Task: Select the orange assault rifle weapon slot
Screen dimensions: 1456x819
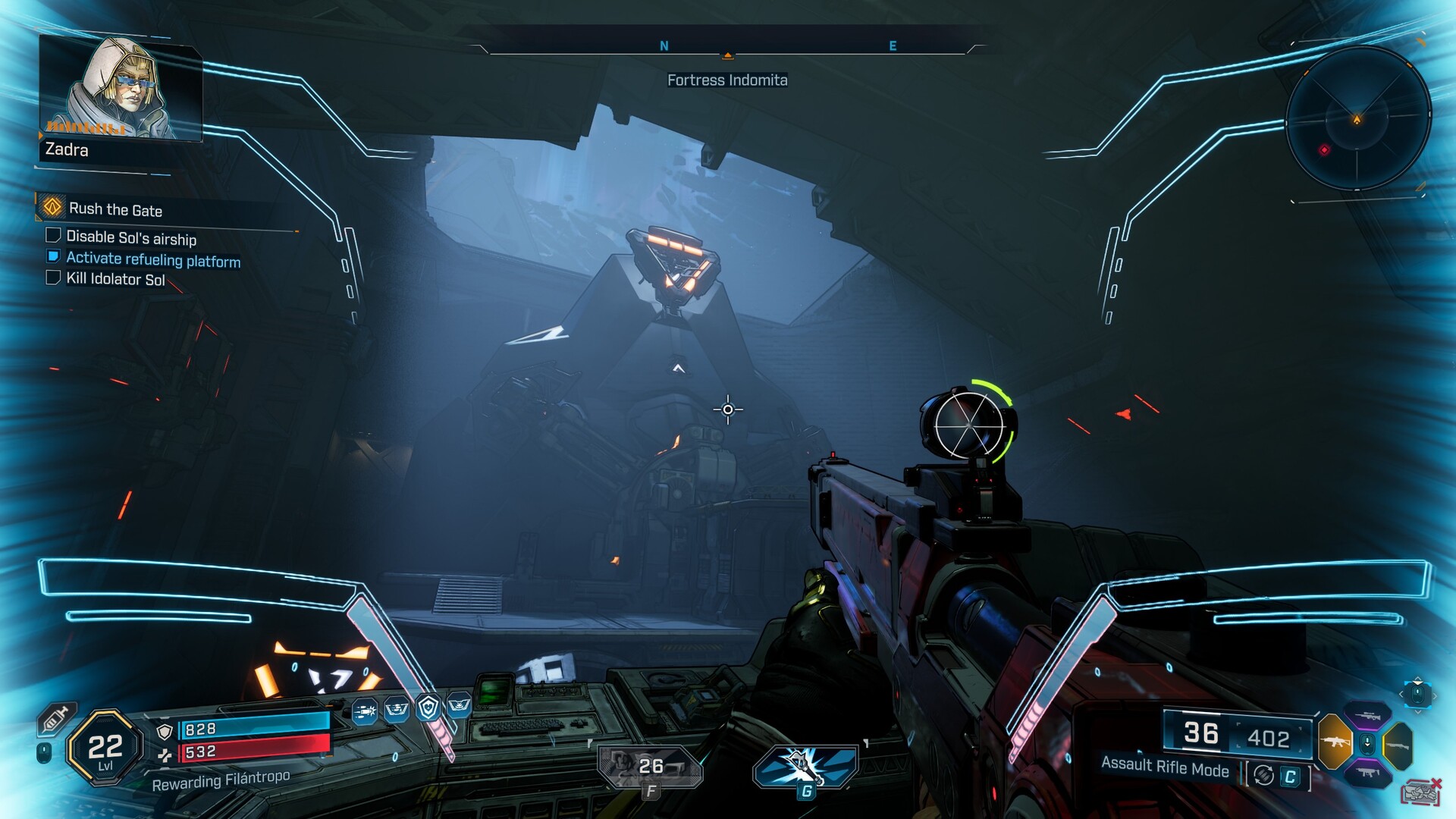Action: [1335, 742]
